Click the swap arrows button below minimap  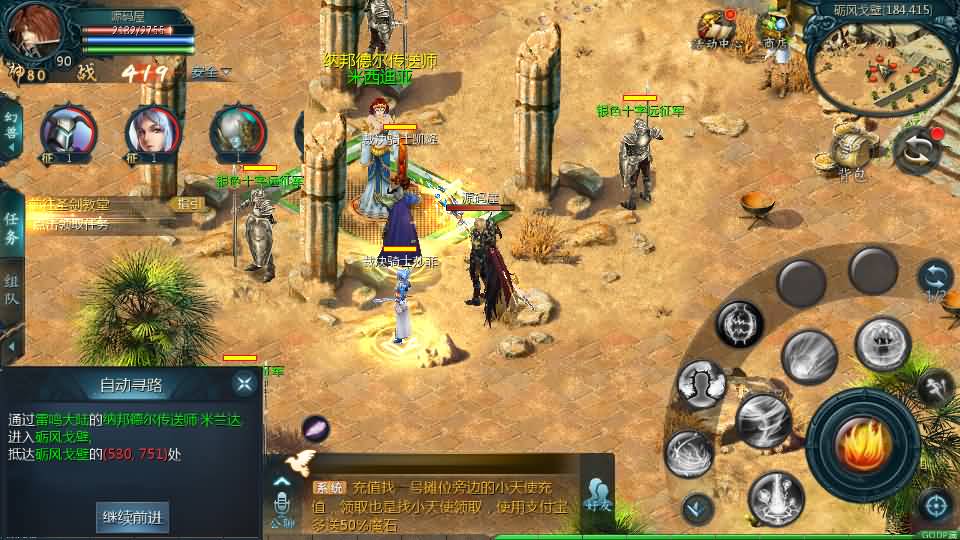tap(918, 150)
